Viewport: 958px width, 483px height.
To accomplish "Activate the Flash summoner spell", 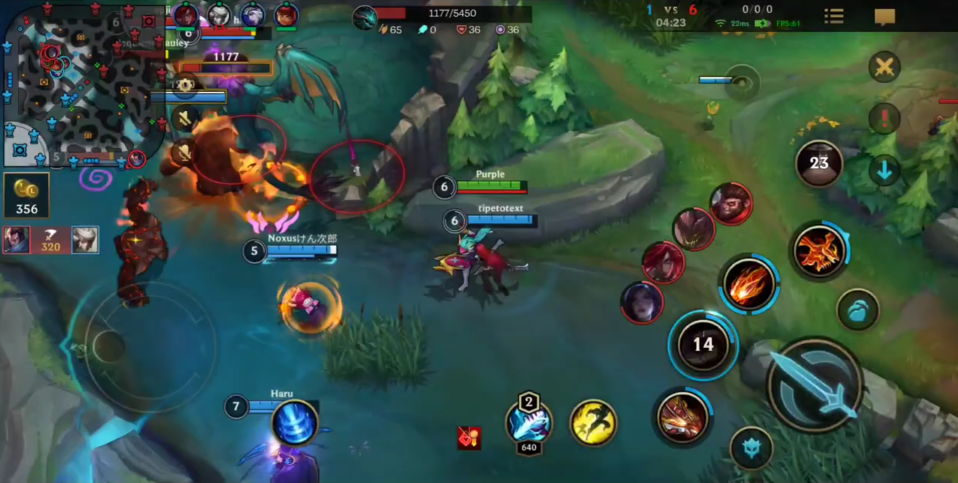I will click(593, 422).
